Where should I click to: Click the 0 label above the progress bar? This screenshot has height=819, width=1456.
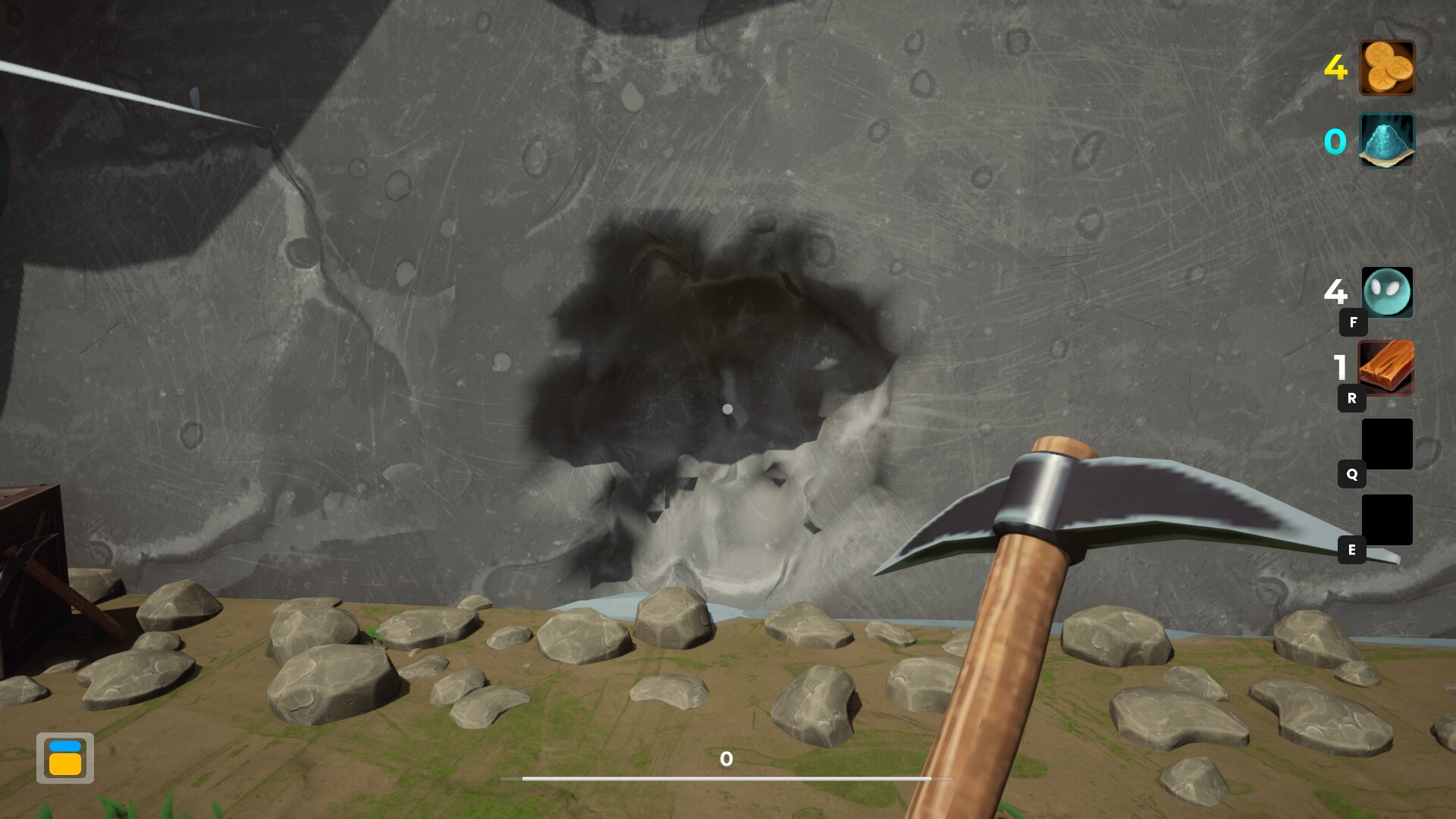tap(726, 758)
